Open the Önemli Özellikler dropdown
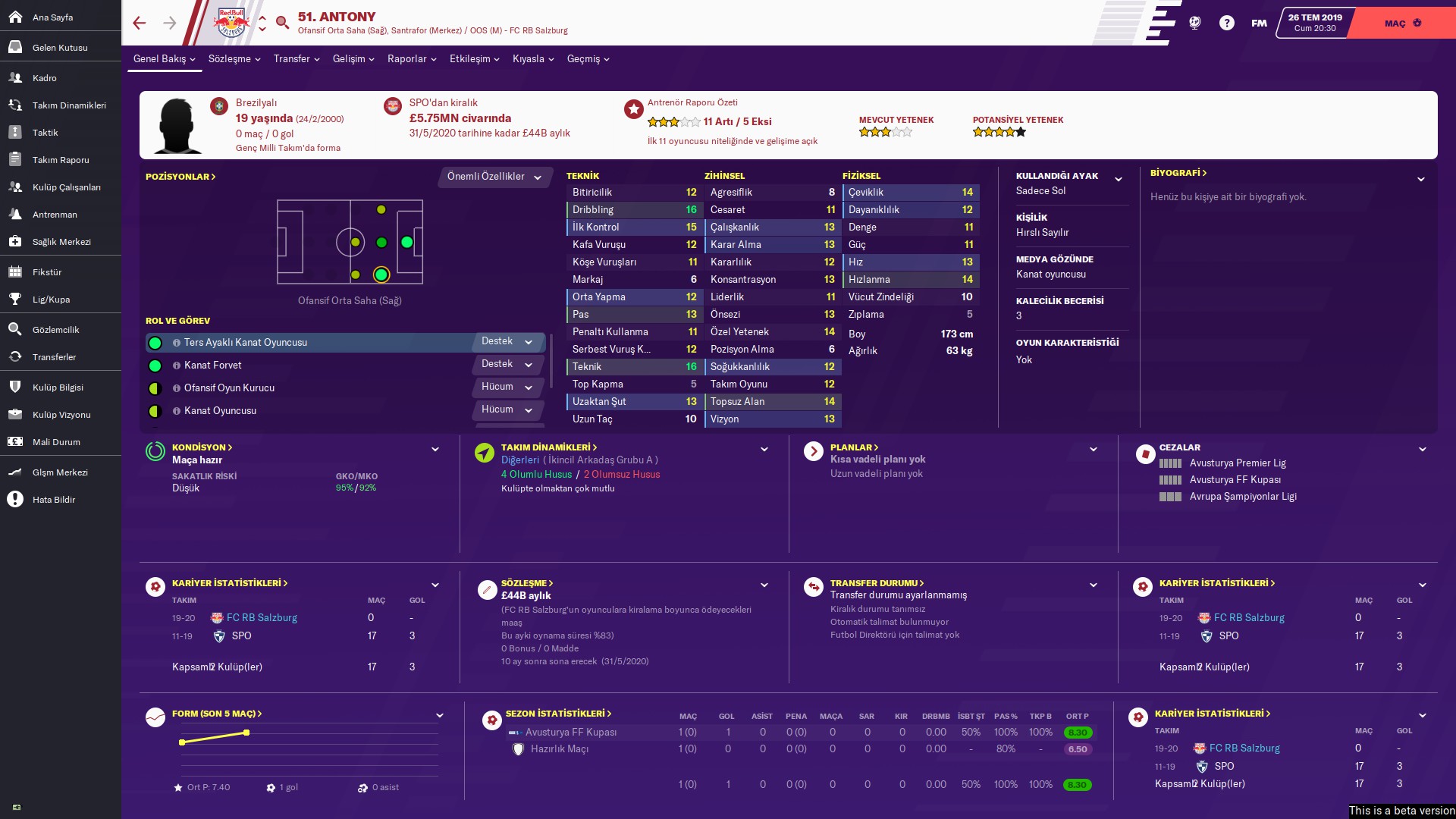The image size is (1456, 819). pos(494,177)
